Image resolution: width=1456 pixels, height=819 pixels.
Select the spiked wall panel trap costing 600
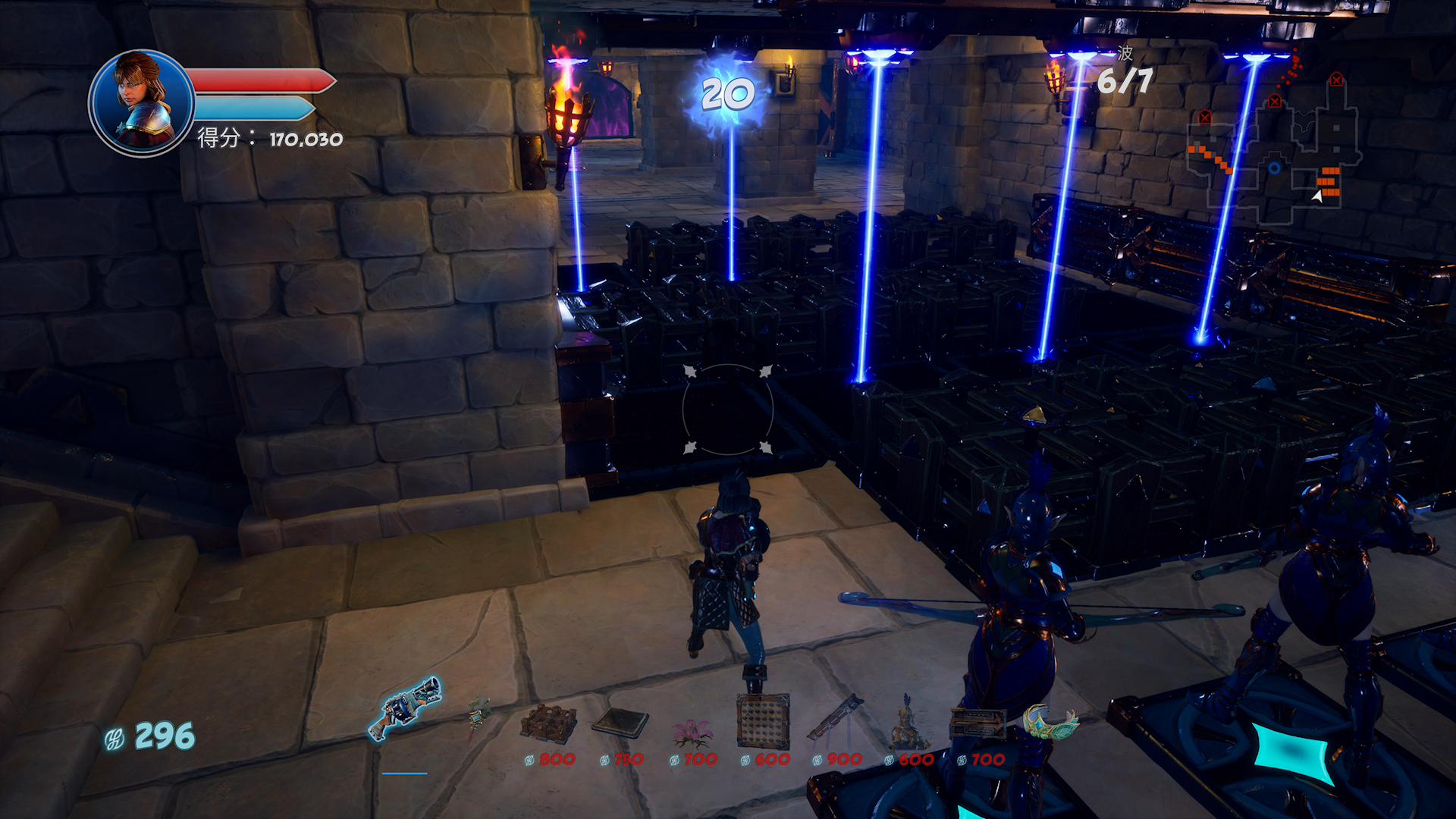[763, 720]
